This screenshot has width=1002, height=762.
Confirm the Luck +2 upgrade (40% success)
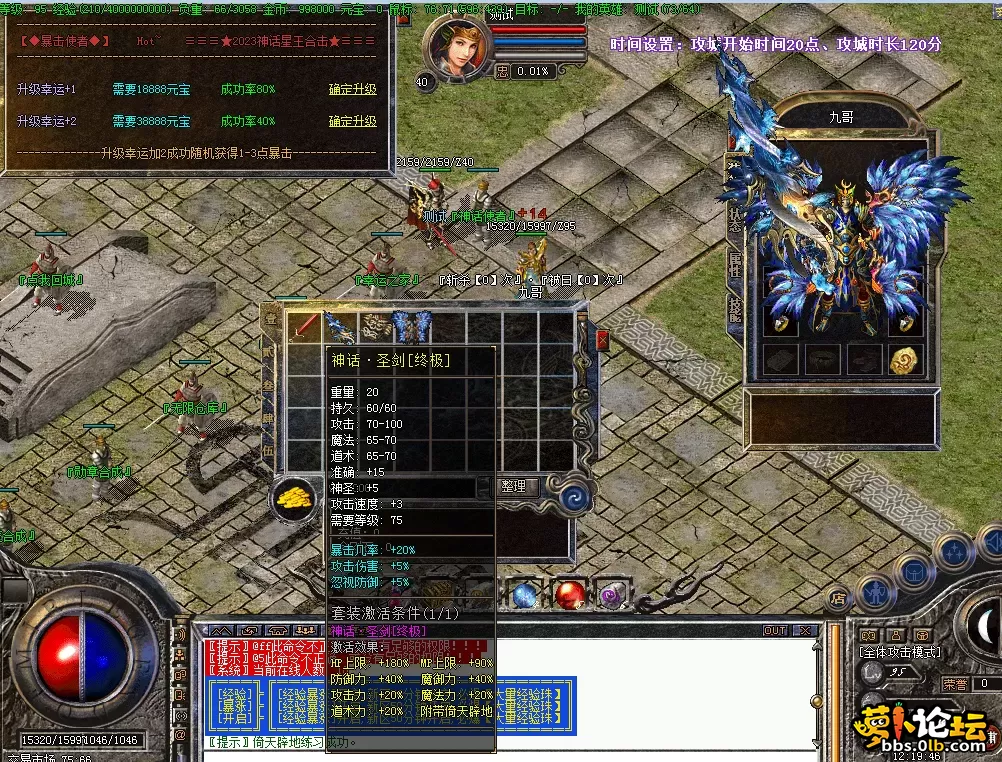click(x=352, y=121)
